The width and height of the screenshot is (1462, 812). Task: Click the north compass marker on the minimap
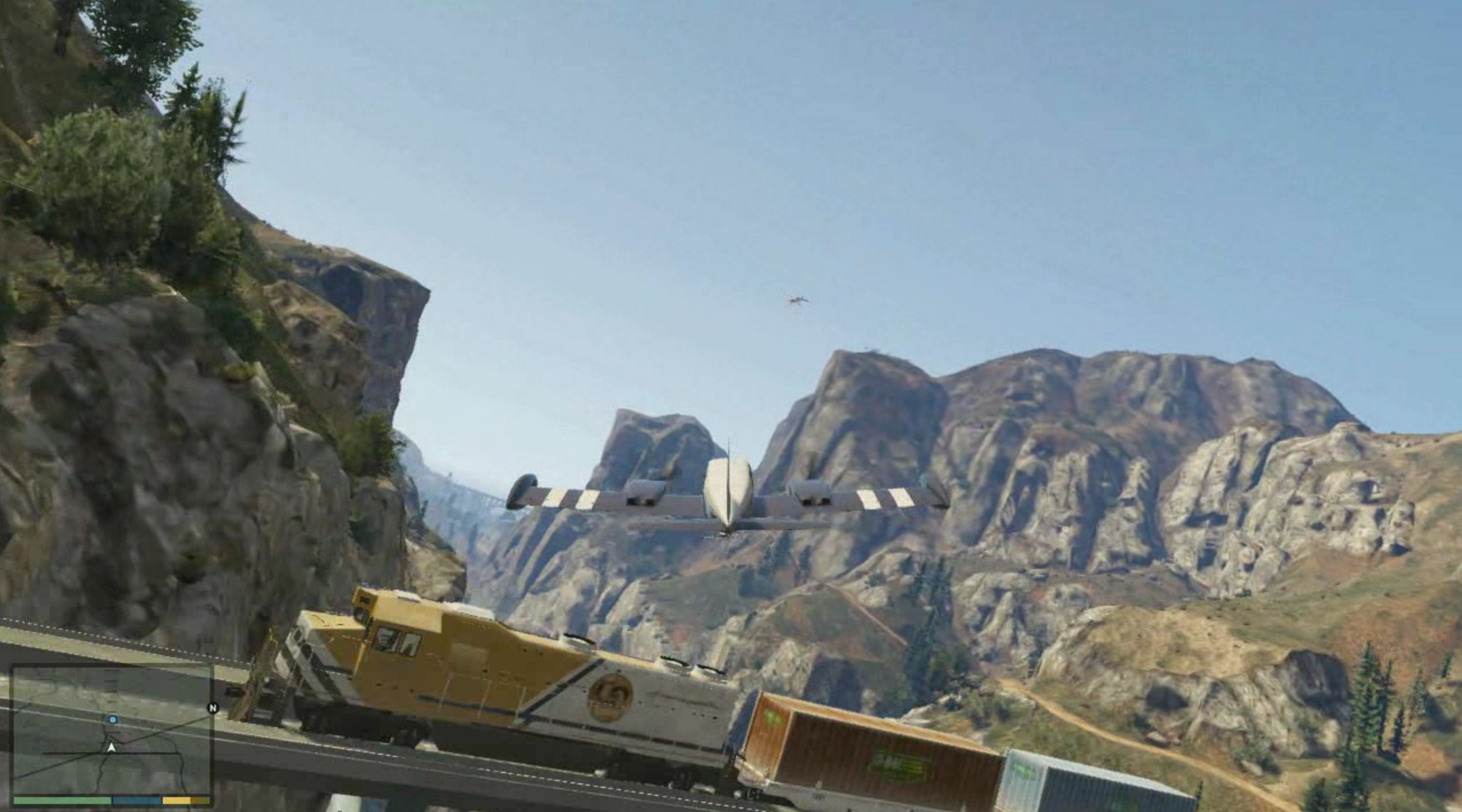(x=213, y=708)
